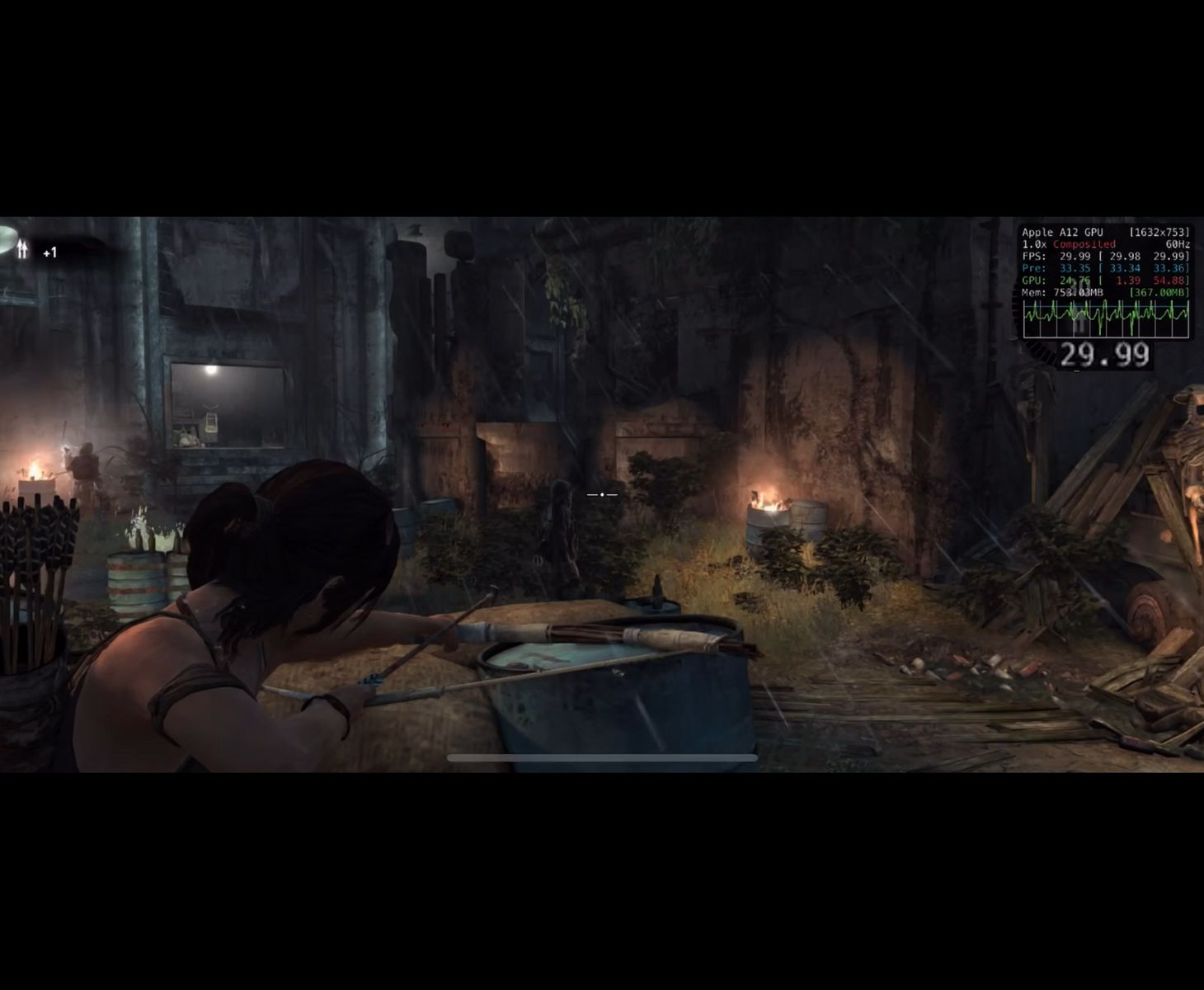Image resolution: width=1204 pixels, height=990 pixels.
Task: Click the arrow ammo pickup icon
Action: 22,248
